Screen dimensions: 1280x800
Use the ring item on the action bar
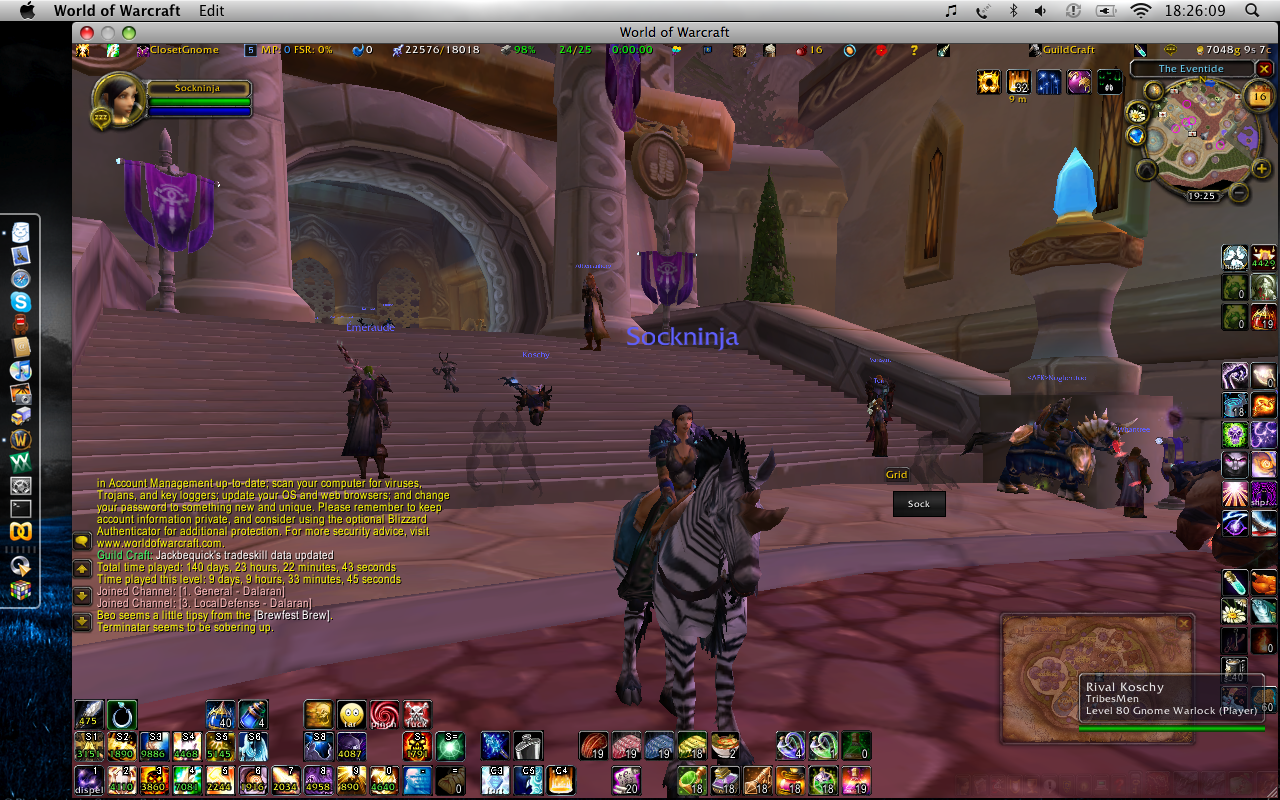point(122,714)
